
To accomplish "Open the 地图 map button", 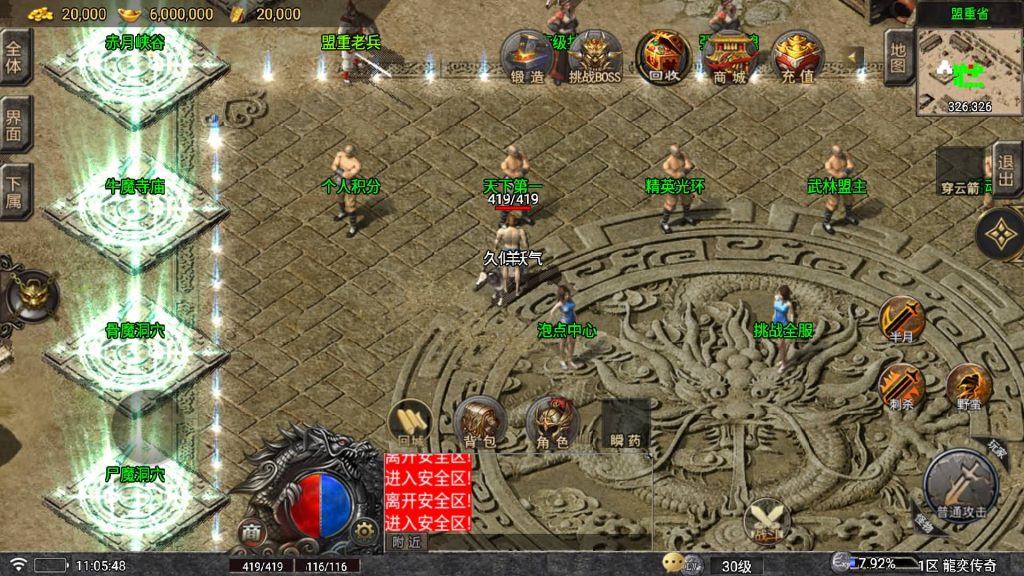I will coord(898,58).
